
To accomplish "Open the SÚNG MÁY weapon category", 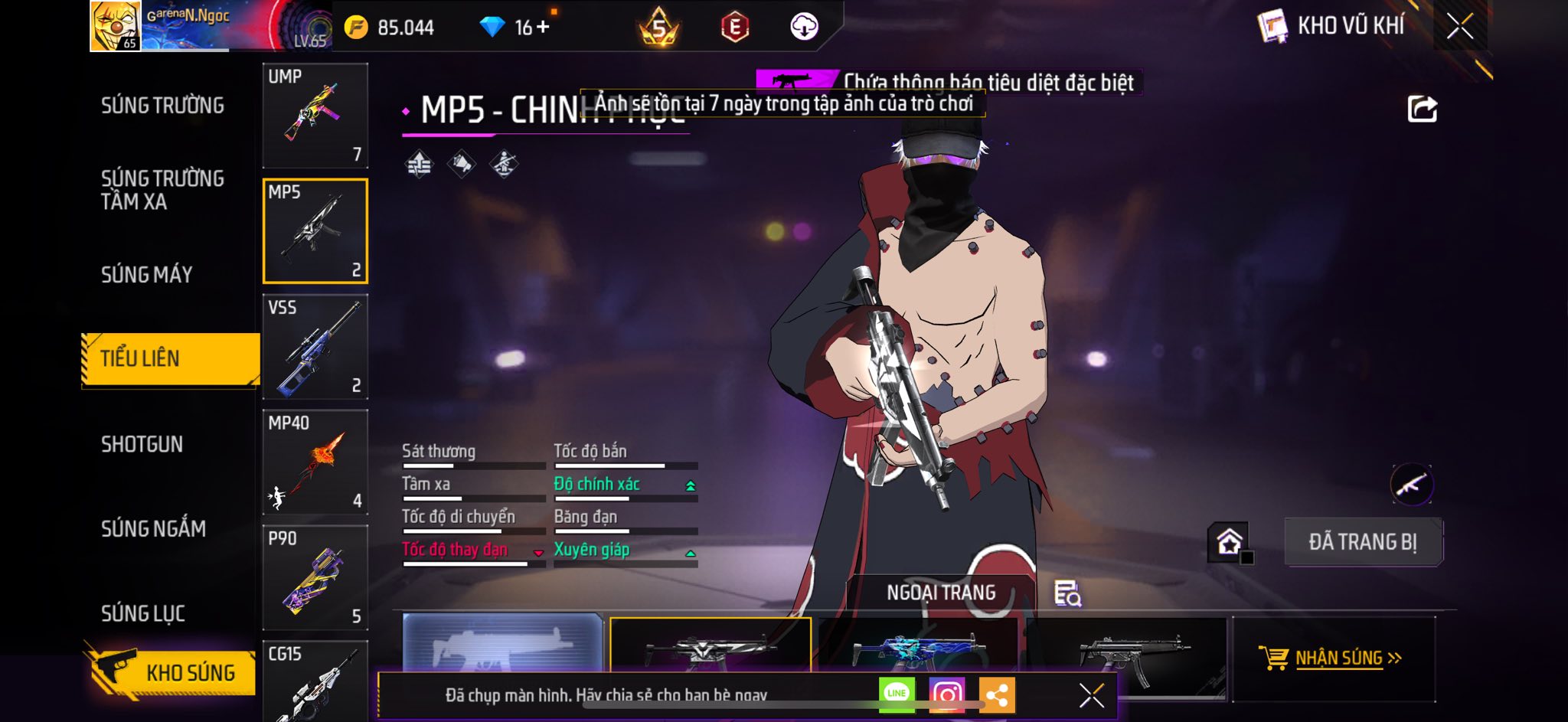I will point(147,275).
